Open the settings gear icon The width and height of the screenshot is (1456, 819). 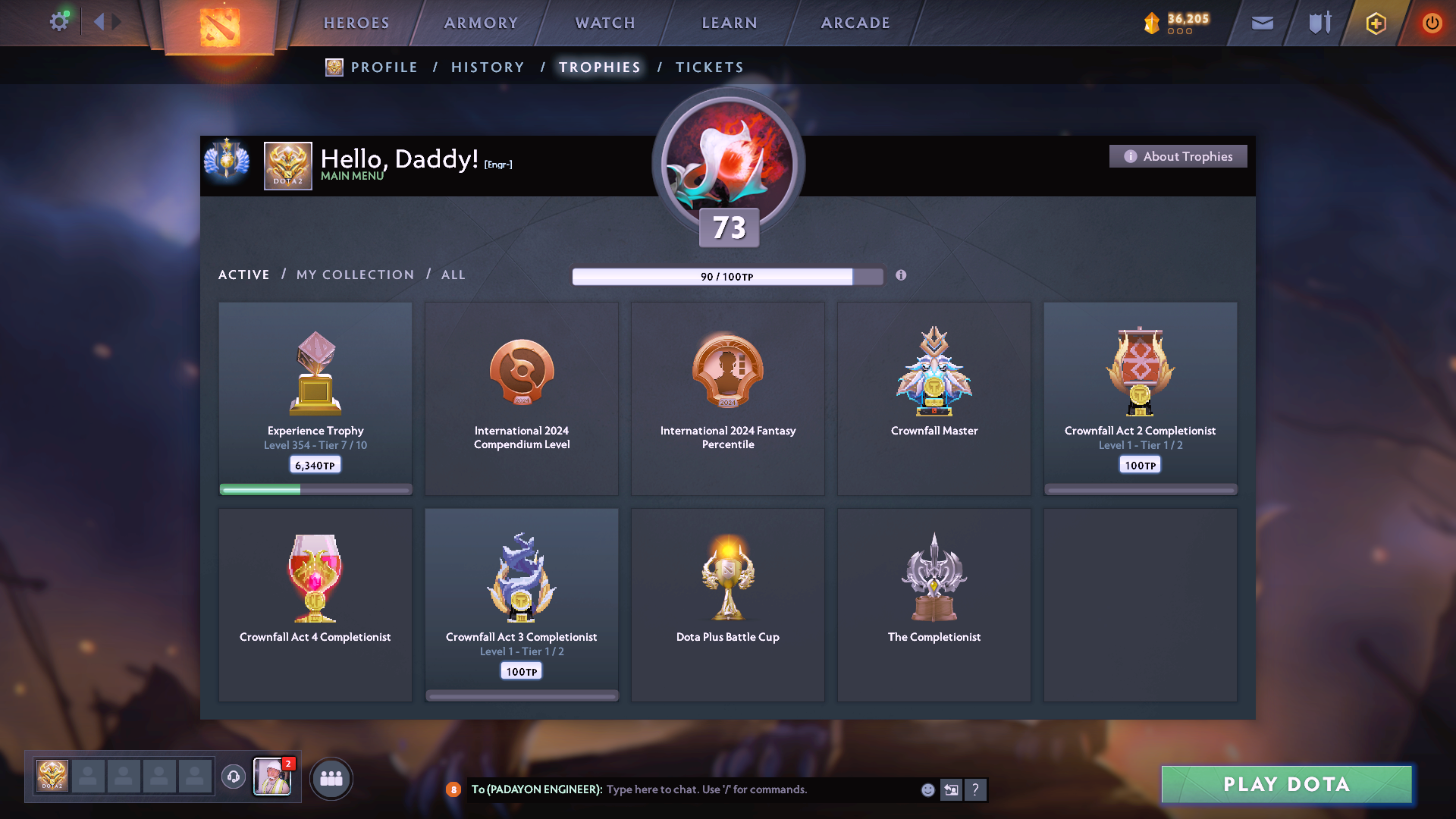click(x=59, y=22)
